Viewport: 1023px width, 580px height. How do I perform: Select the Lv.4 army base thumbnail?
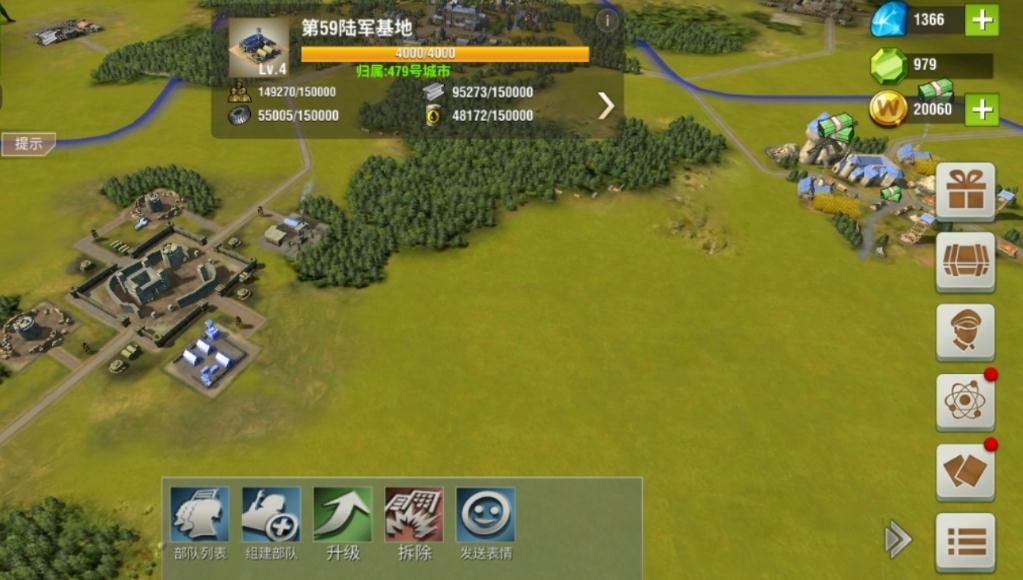258,47
